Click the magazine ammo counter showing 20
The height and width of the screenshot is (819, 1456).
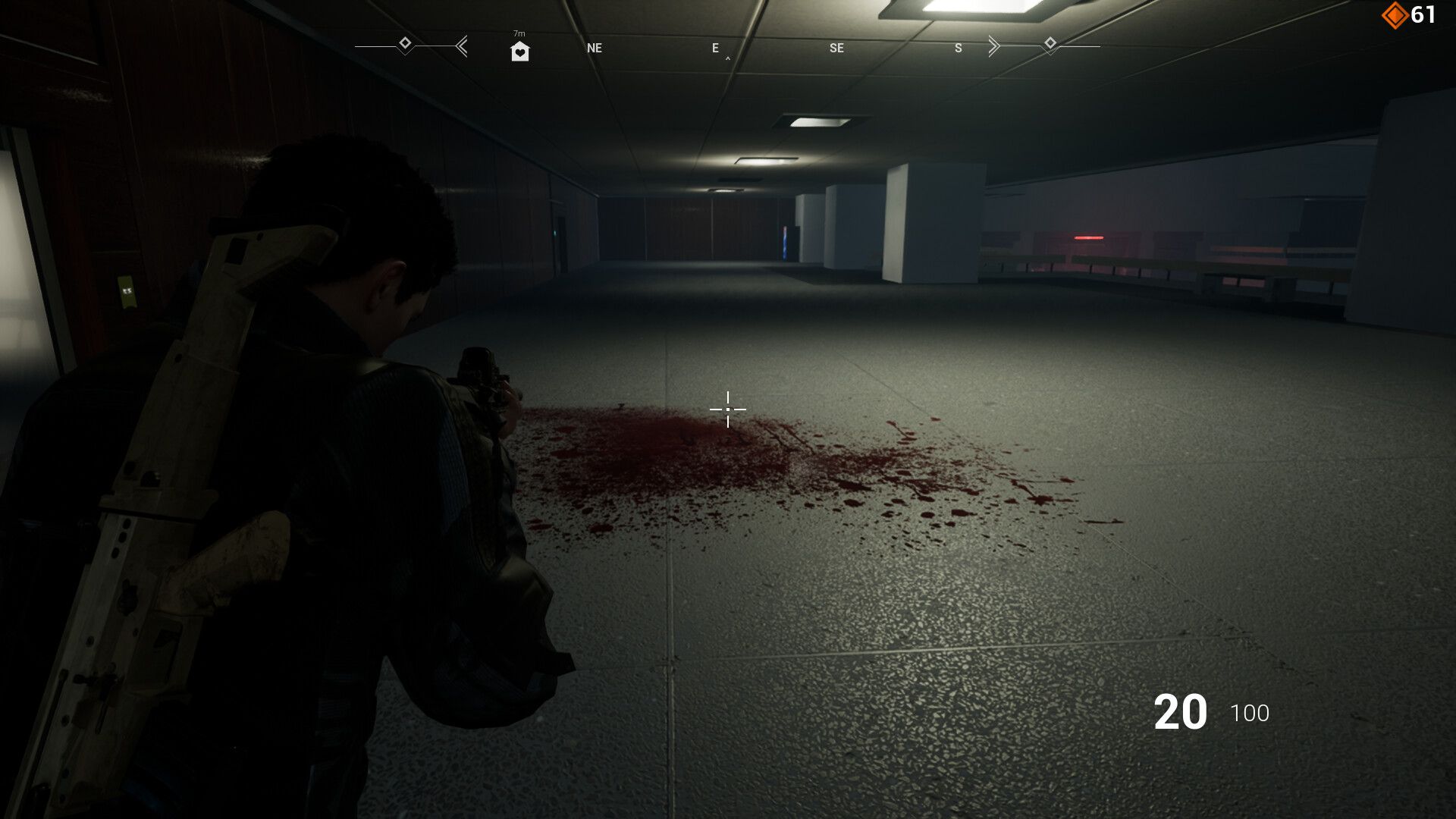[1181, 711]
